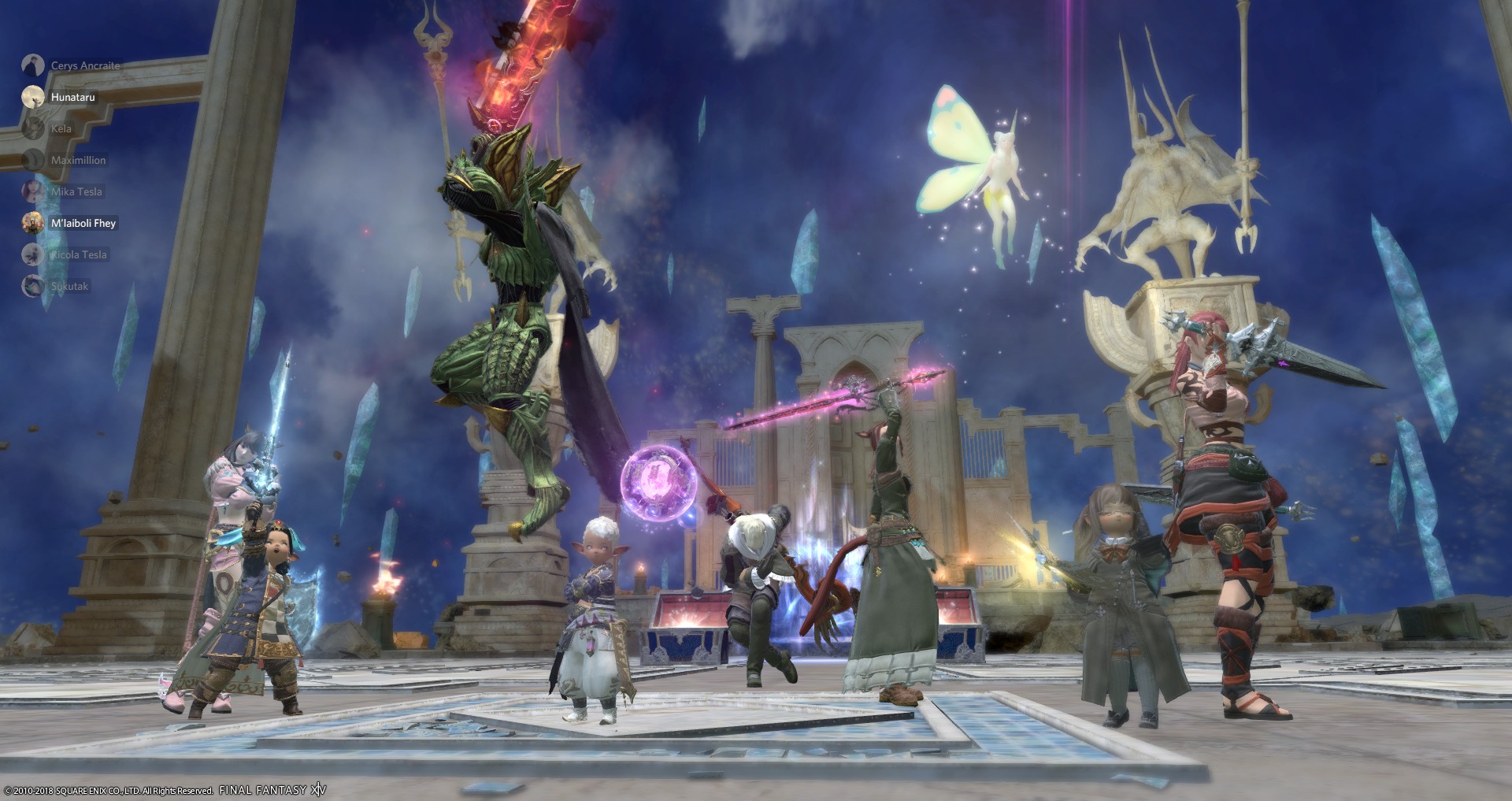Select Hunataru in the voice overlay list

point(72,97)
